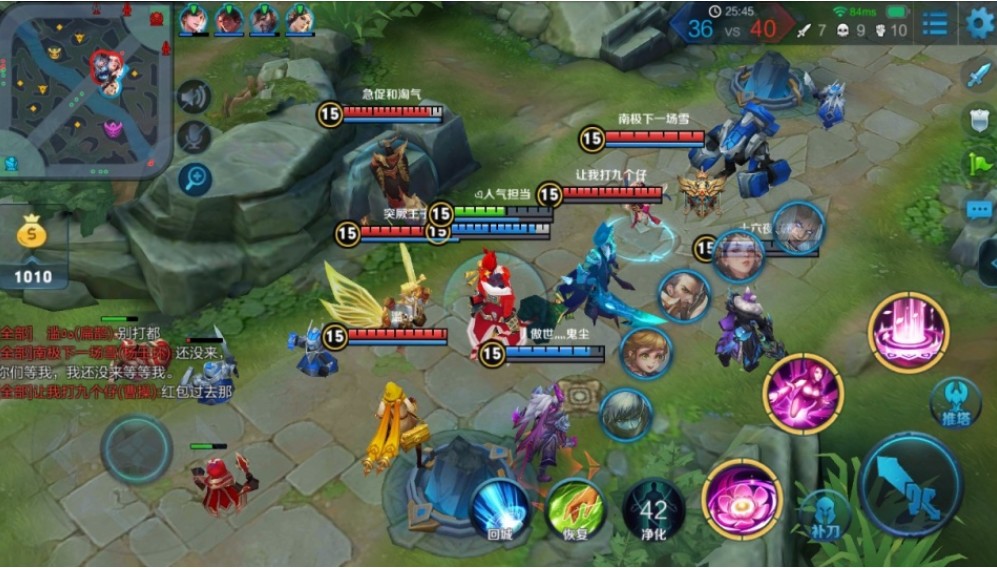
Task: Tap the 推塔 push tower button
Action: tap(954, 400)
